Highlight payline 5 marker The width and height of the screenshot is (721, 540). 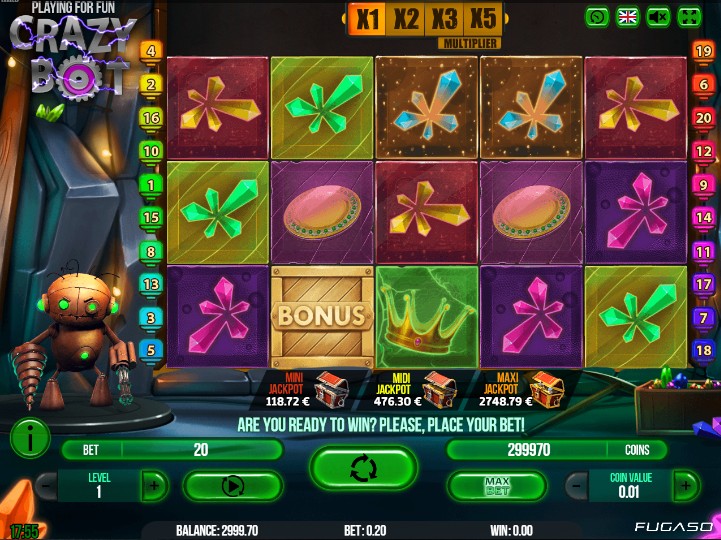click(152, 350)
